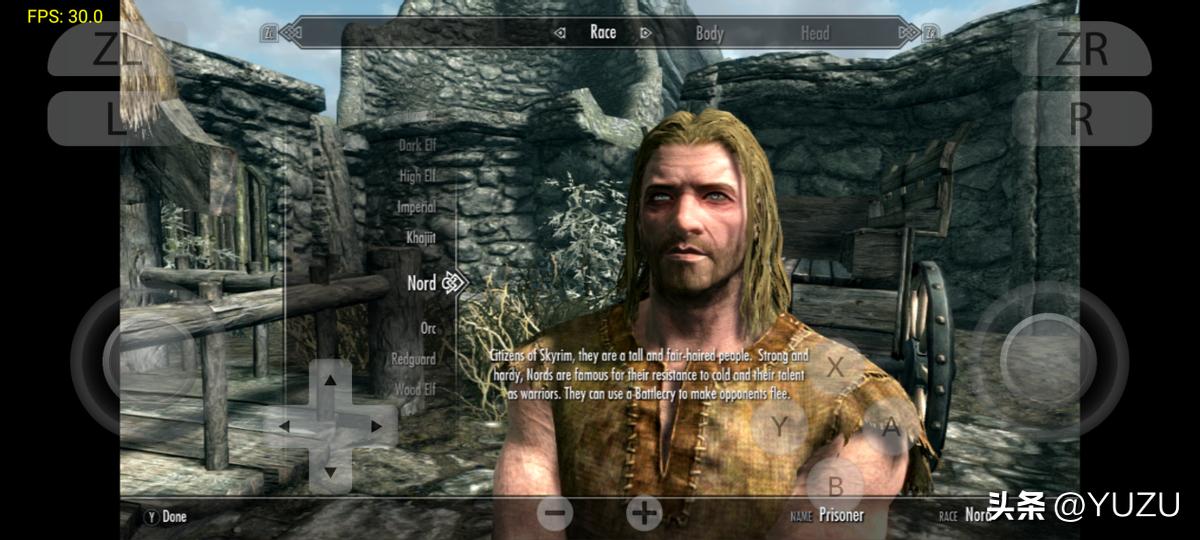Tap the D-pad down arrow

(330, 470)
